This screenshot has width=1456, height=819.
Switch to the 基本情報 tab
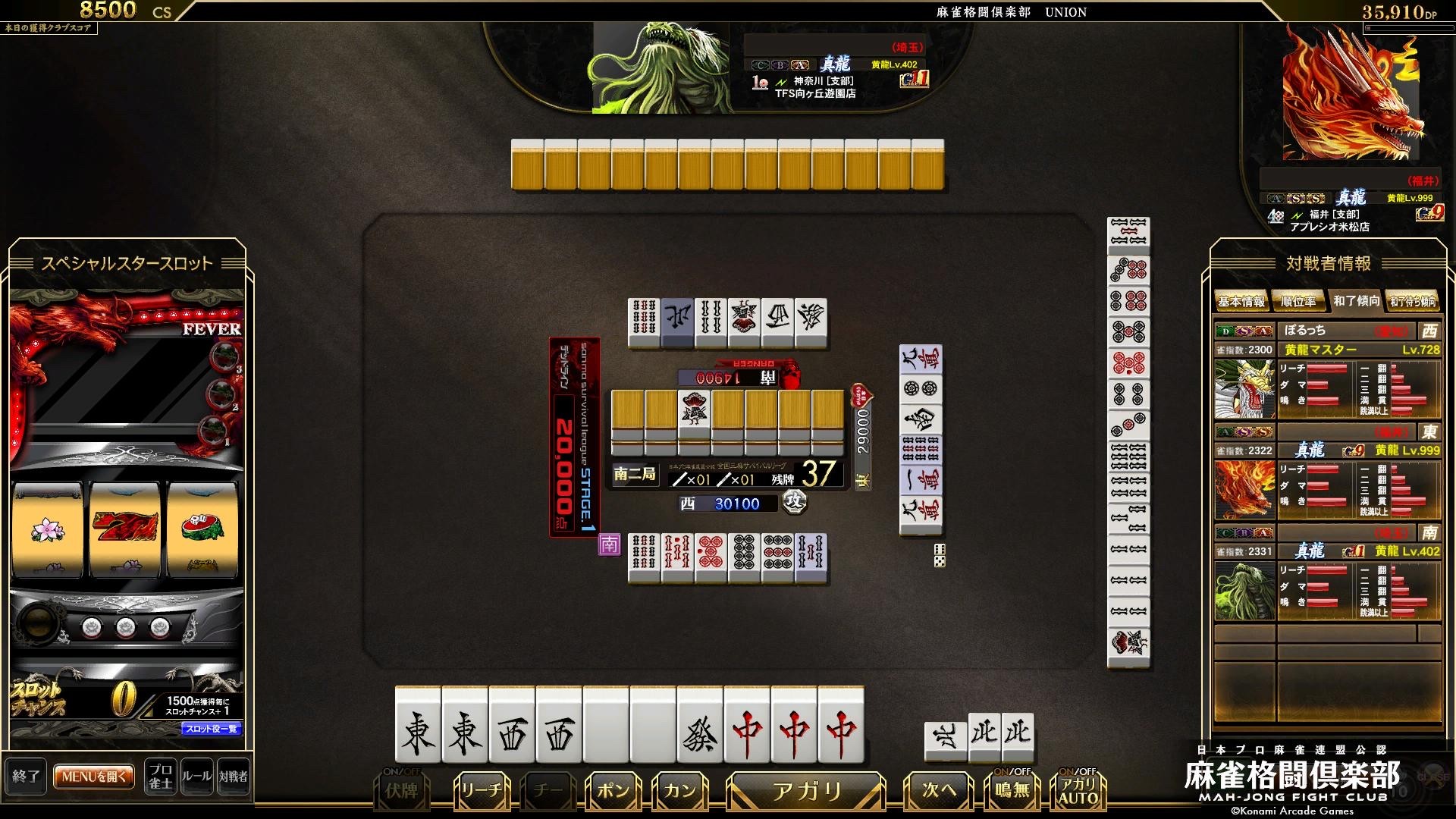tap(1241, 301)
